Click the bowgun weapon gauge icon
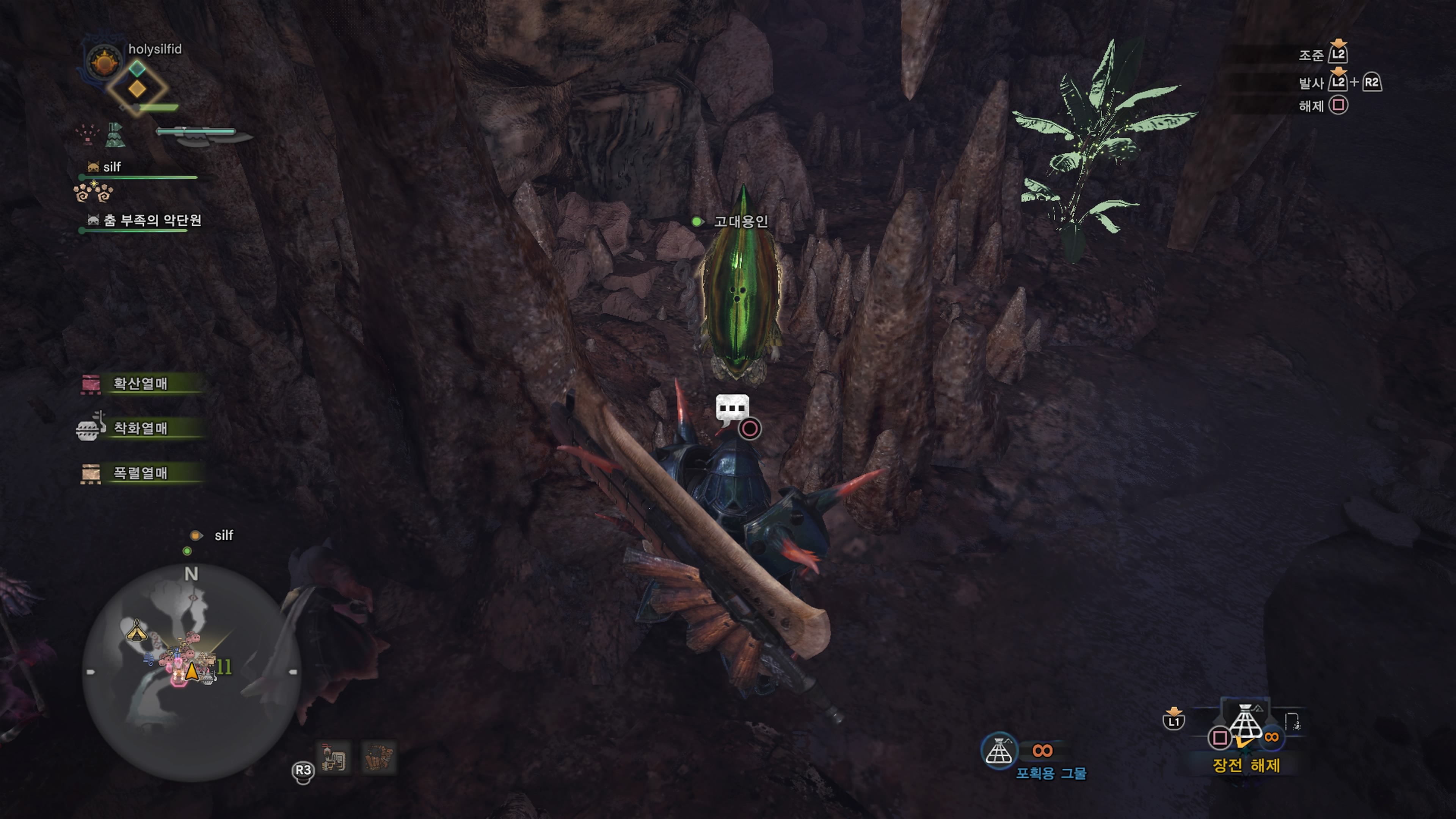 pos(204,135)
